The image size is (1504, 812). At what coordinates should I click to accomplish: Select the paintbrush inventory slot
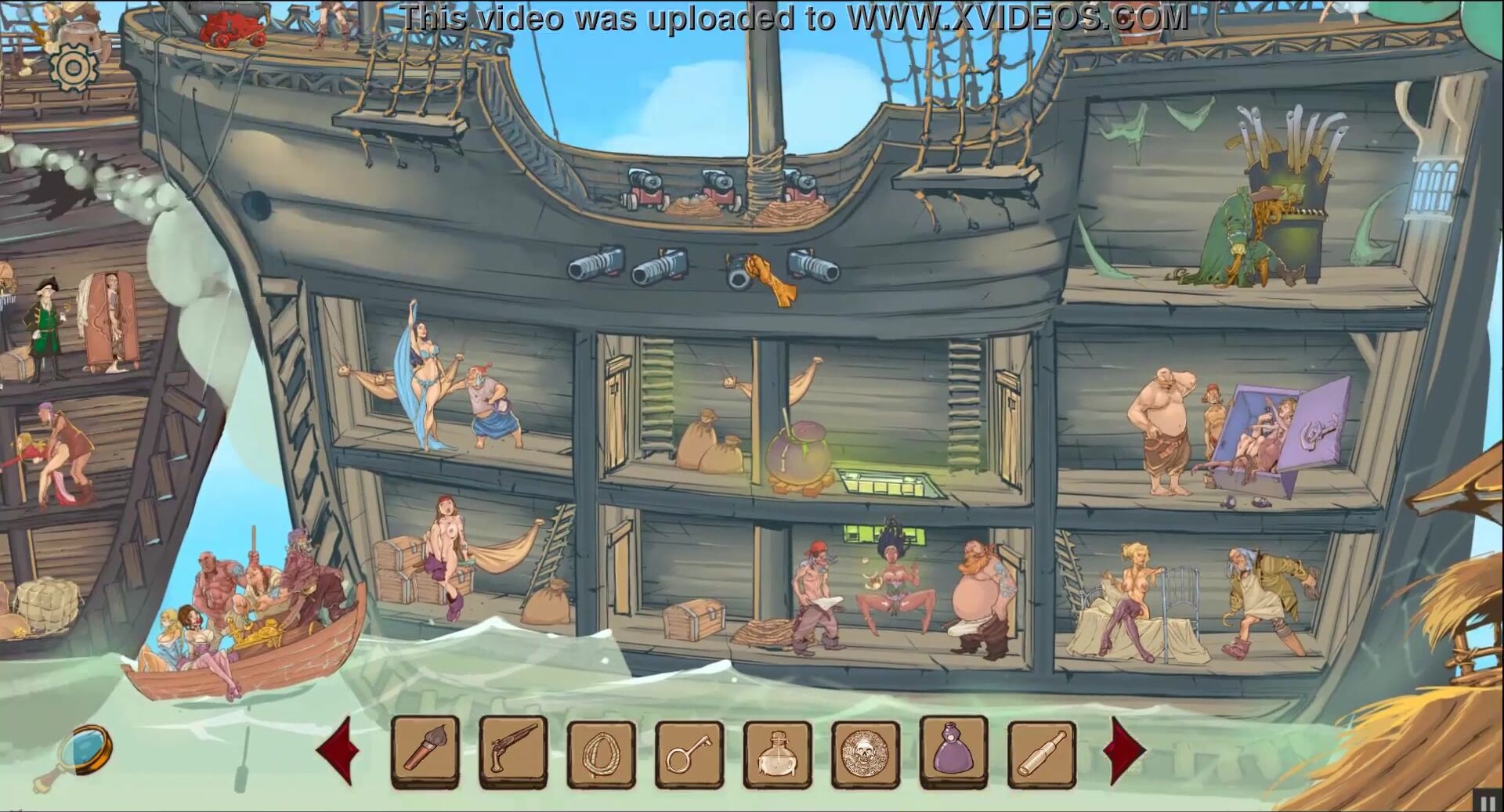pyautogui.click(x=425, y=752)
